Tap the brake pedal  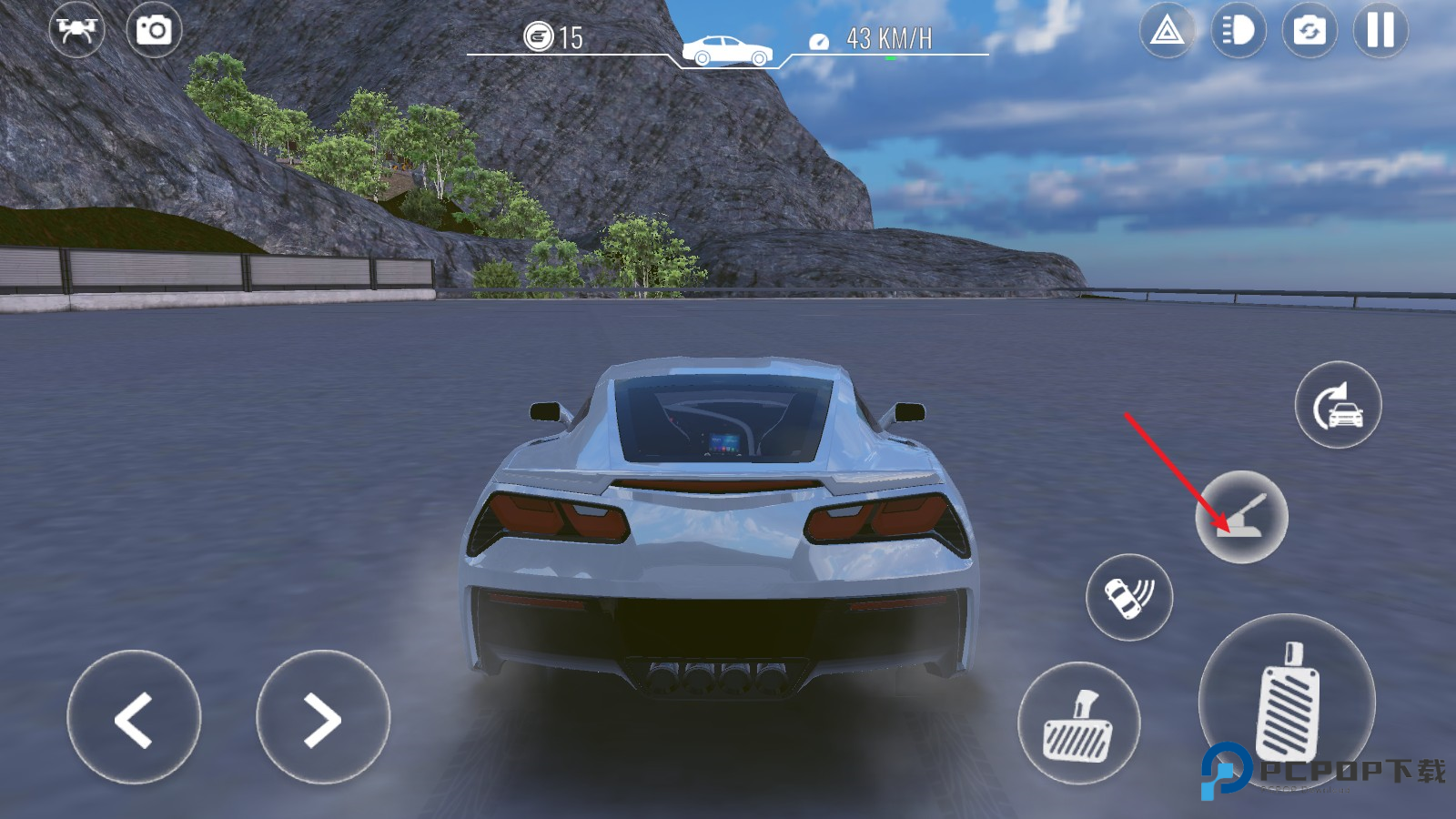pos(1078,723)
